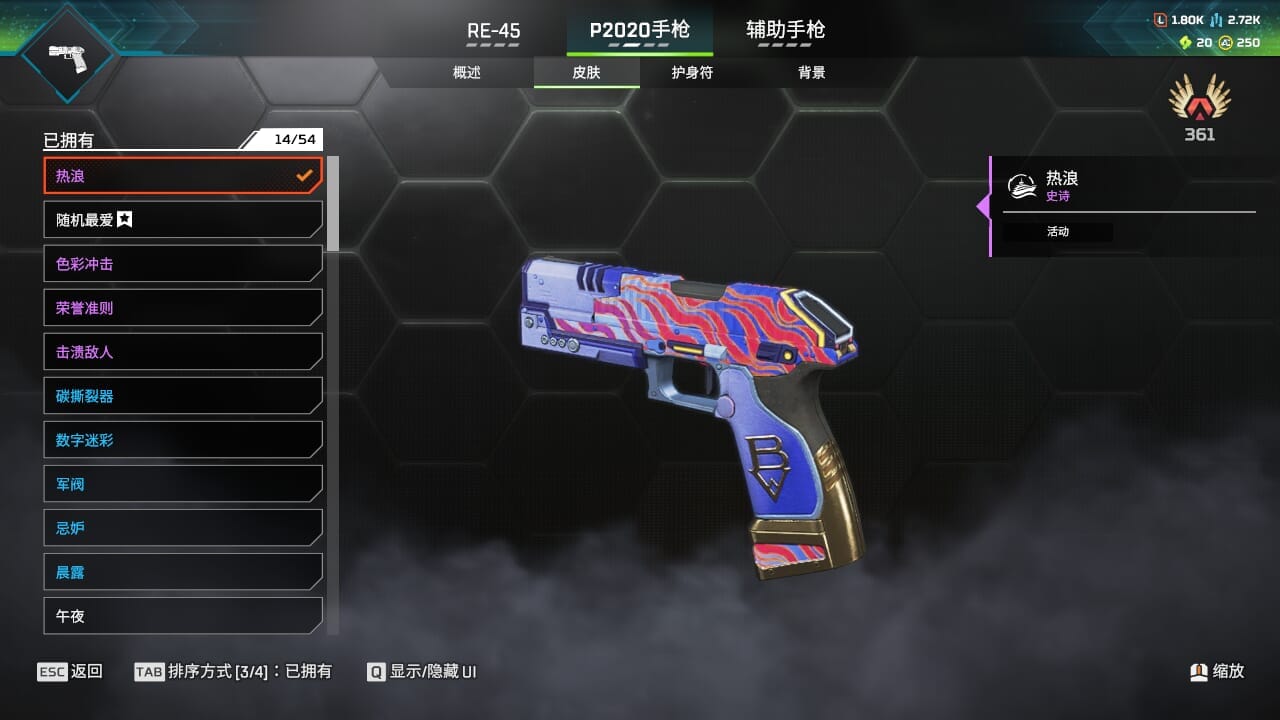The width and height of the screenshot is (1280, 720).
Task: Select the 午夜 skin
Action: click(183, 616)
